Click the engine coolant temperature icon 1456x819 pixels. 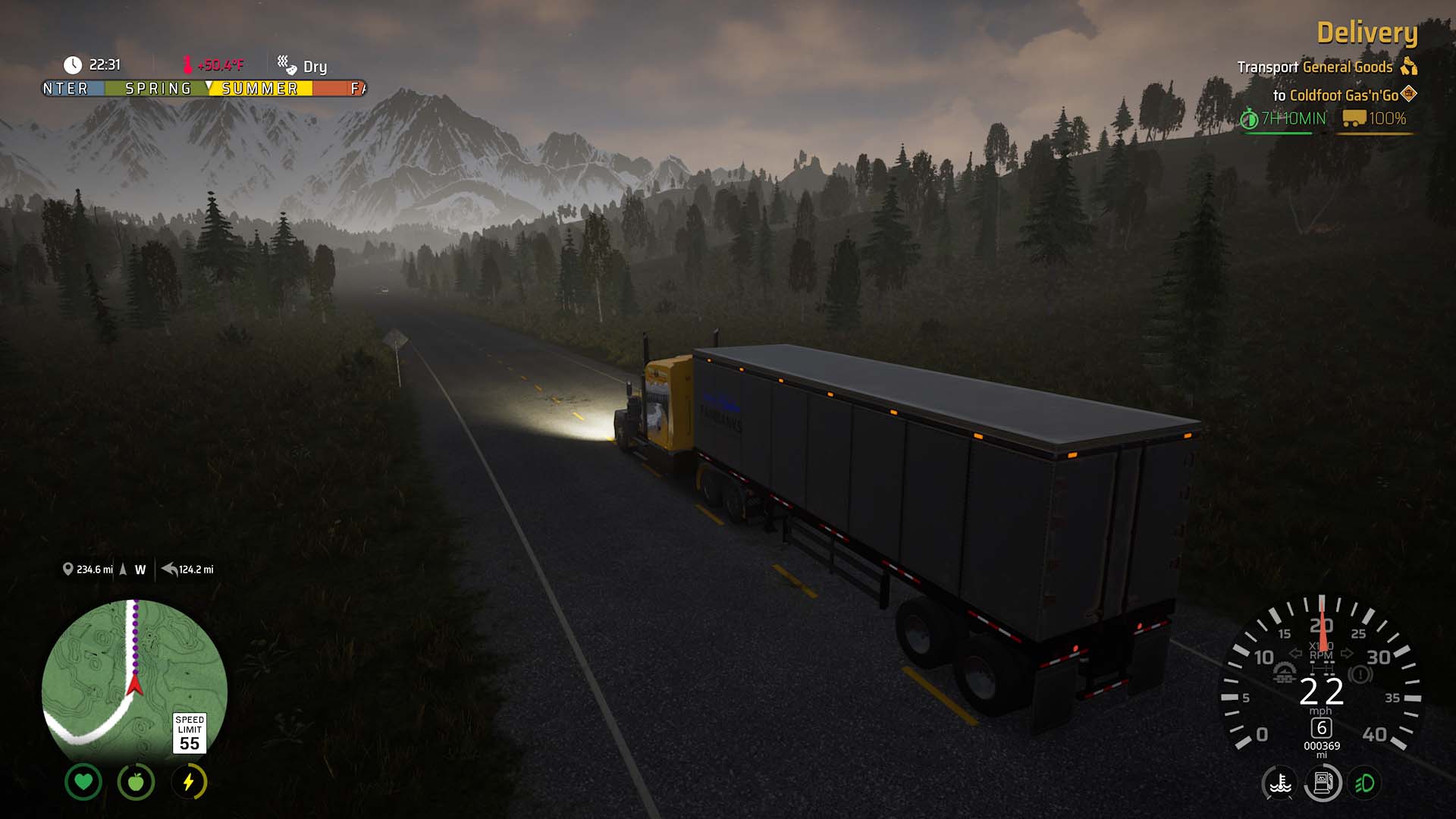click(x=1280, y=783)
